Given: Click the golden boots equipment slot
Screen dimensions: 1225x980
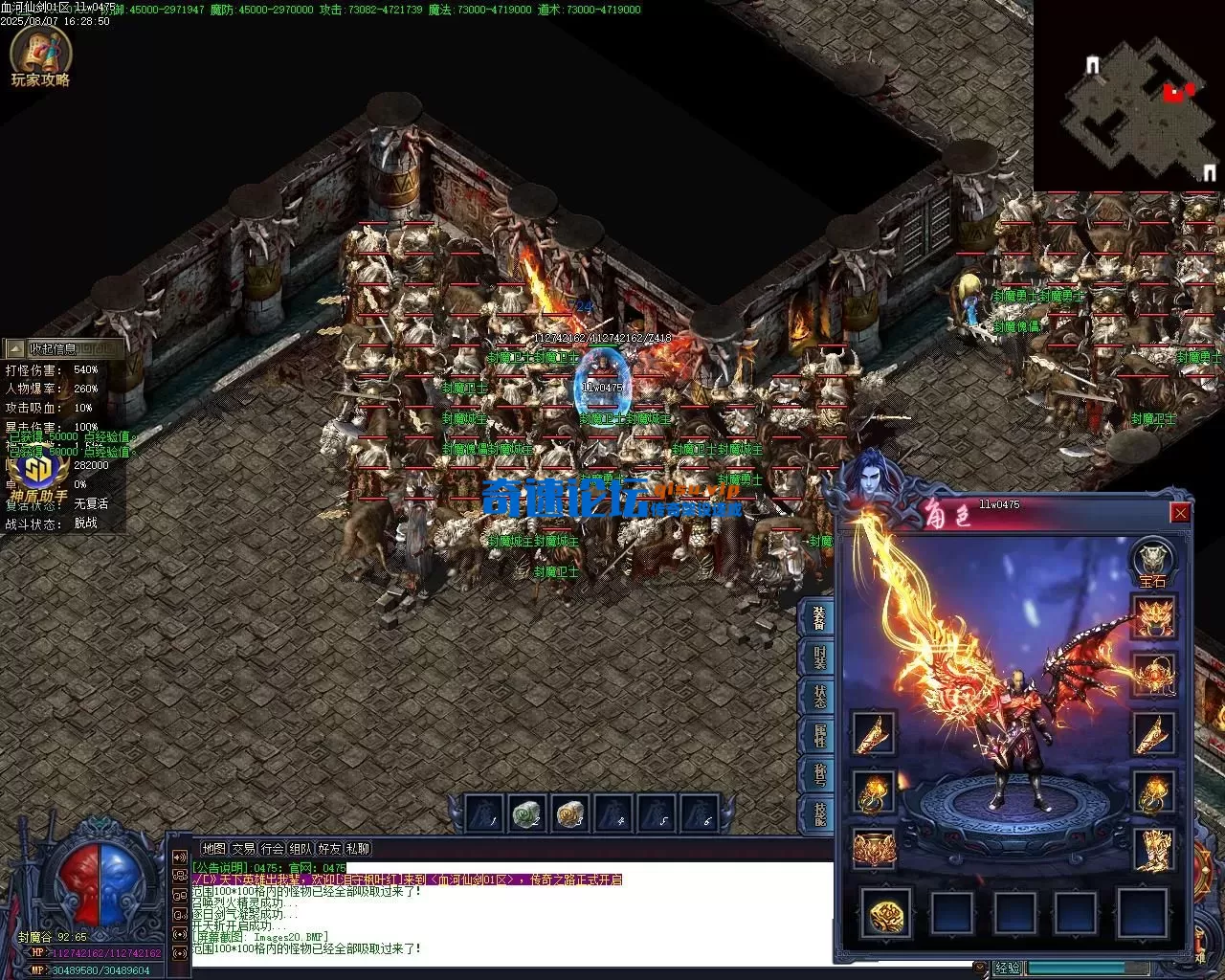Looking at the screenshot, I should click(1153, 850).
